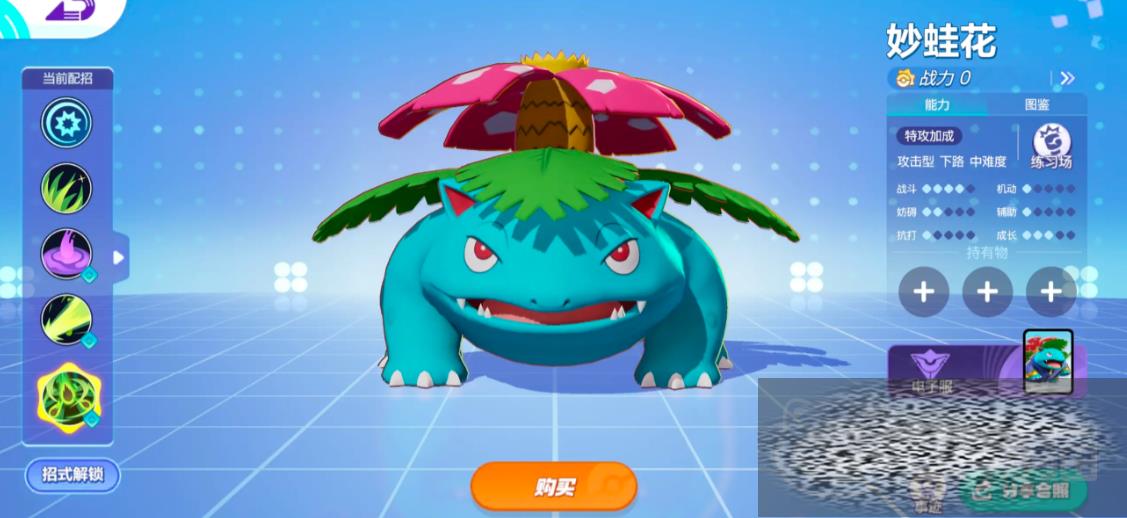The height and width of the screenshot is (518, 1127).
Task: Select the purple sludge bomb move icon
Action: coord(66,252)
